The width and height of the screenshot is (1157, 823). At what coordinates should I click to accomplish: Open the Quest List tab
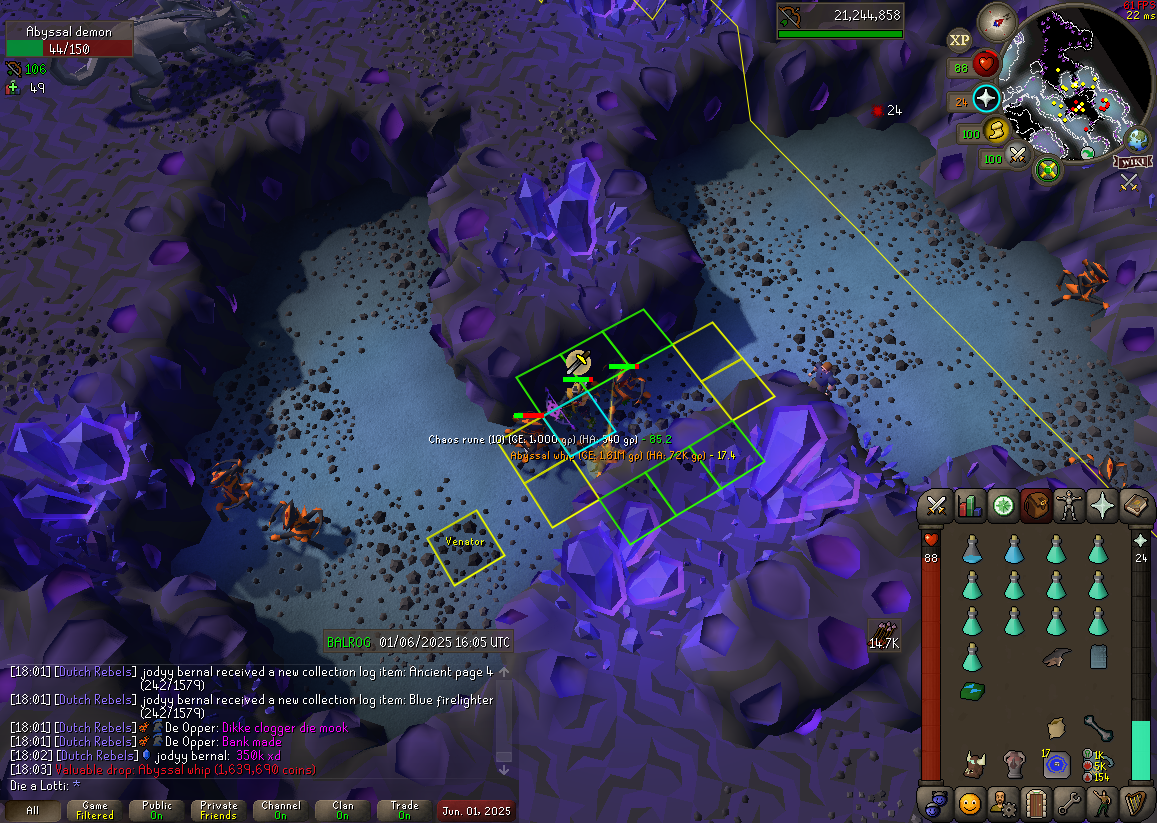pyautogui.click(x=1004, y=506)
